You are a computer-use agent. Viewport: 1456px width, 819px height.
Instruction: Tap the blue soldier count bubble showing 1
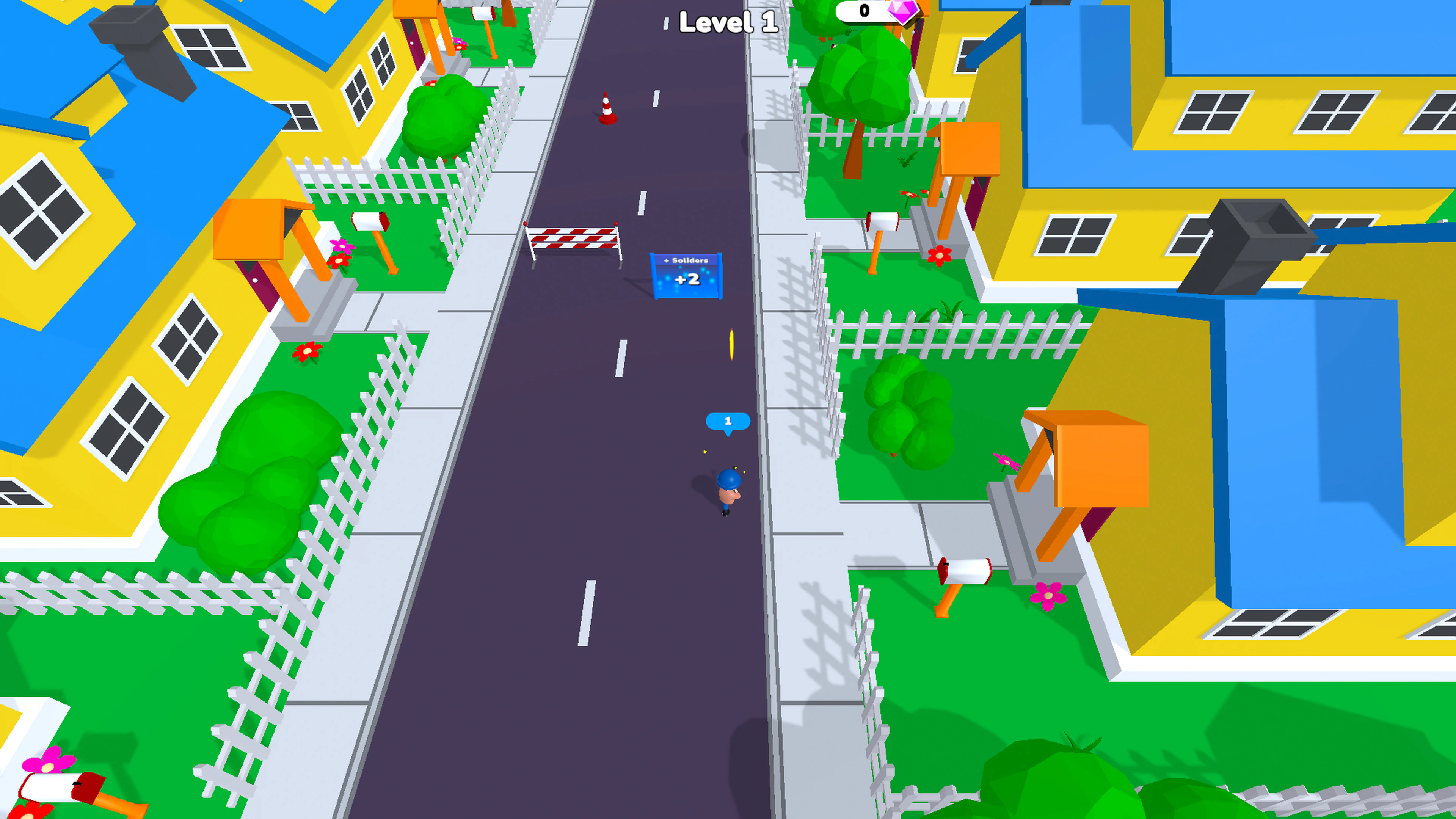728,420
